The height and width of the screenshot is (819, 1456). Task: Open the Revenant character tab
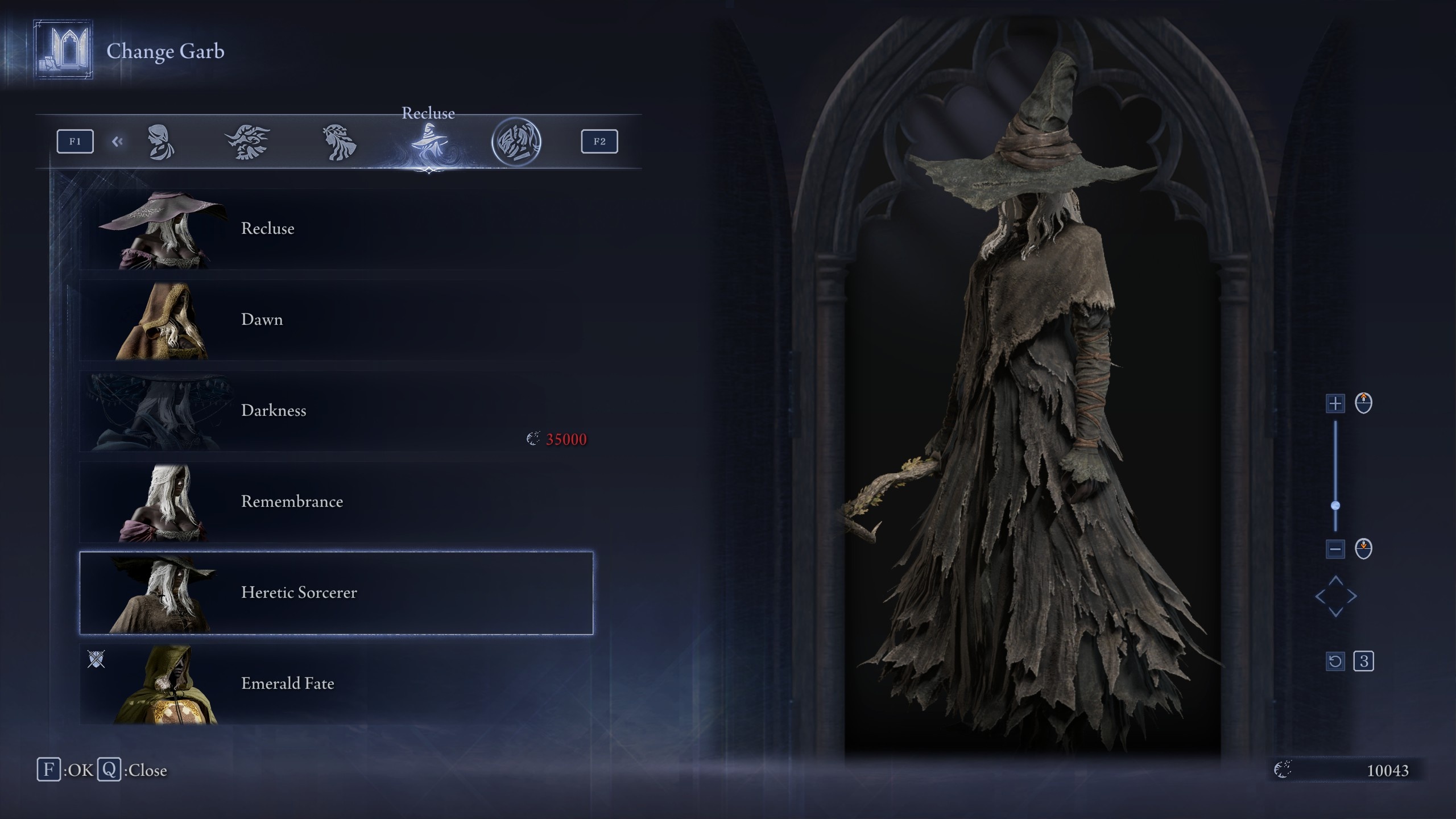coord(340,142)
